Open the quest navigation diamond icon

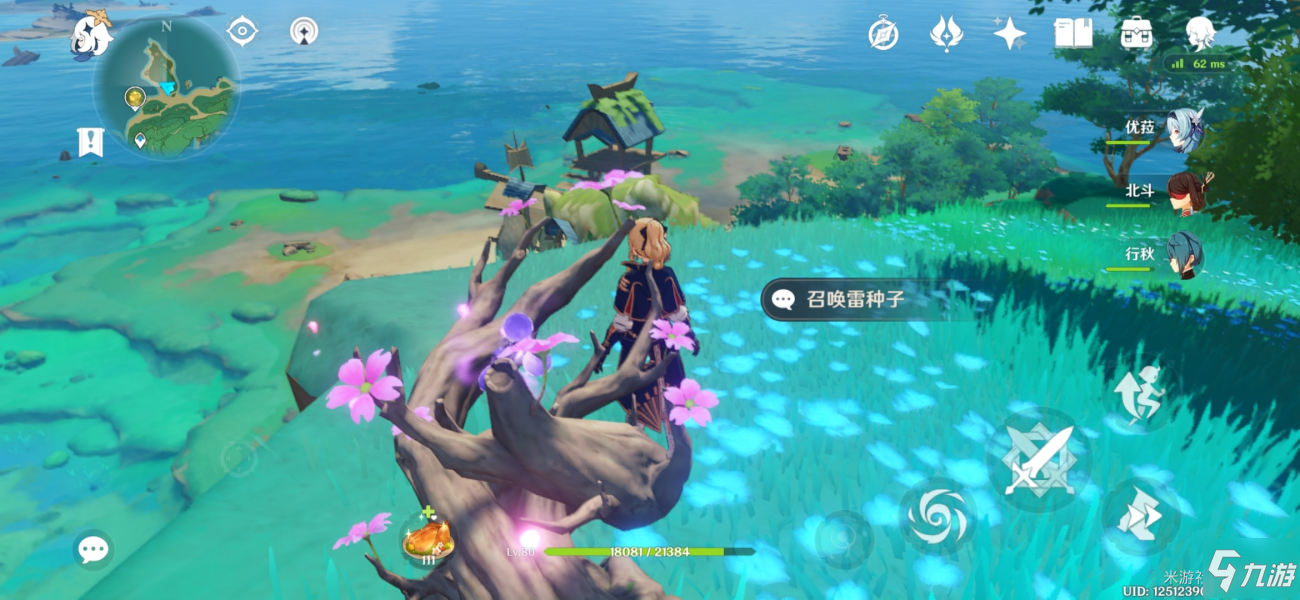coord(242,31)
